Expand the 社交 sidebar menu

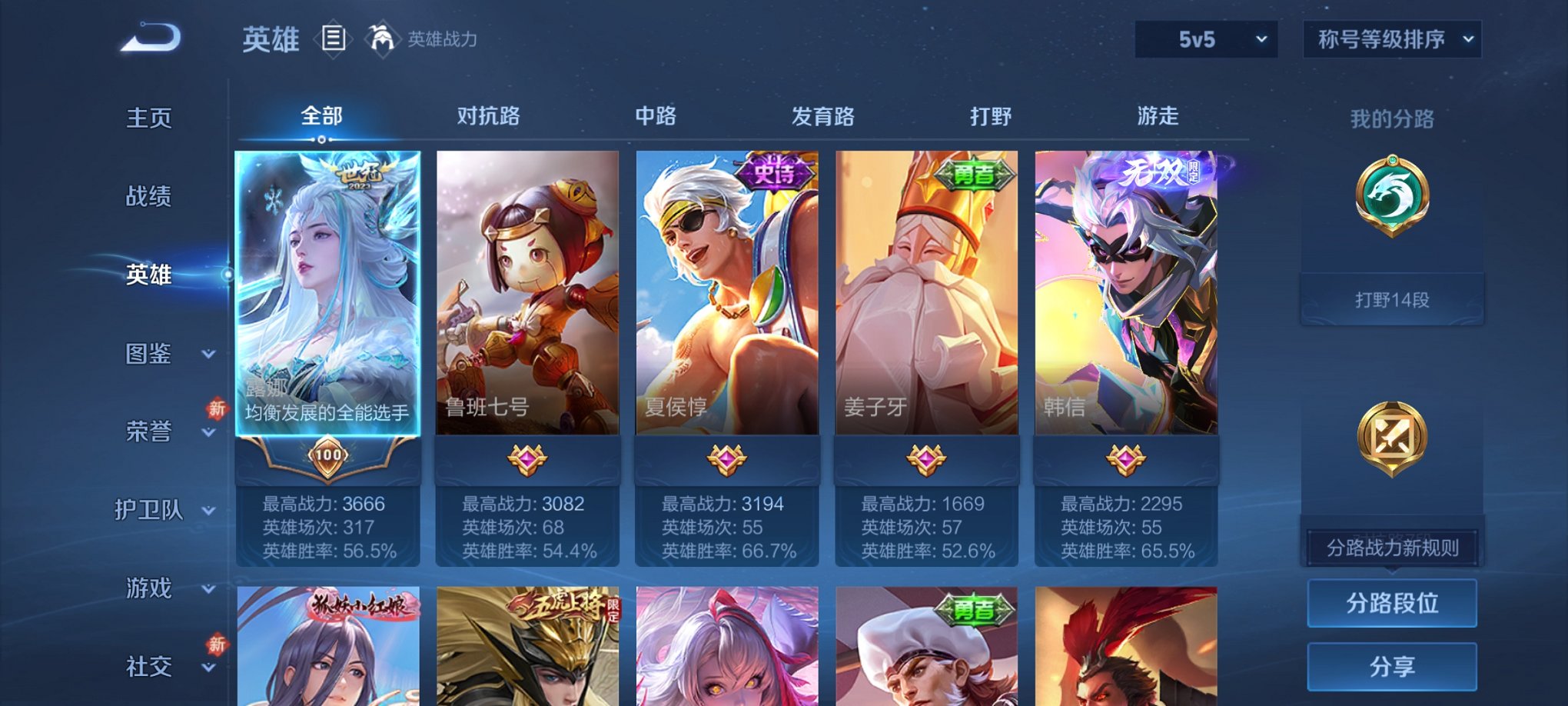click(x=151, y=666)
